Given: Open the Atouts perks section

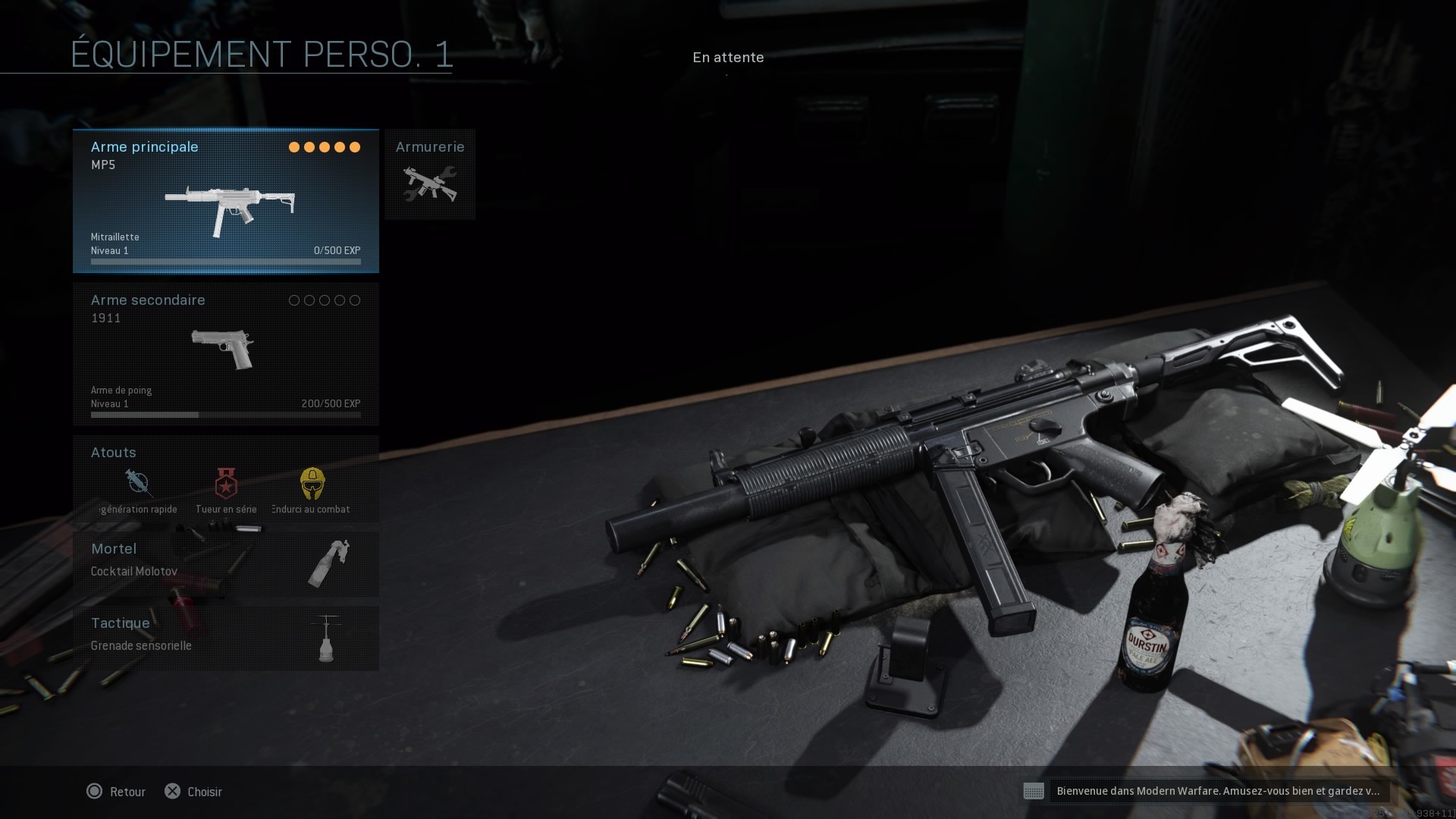Looking at the screenshot, I should click(x=225, y=479).
